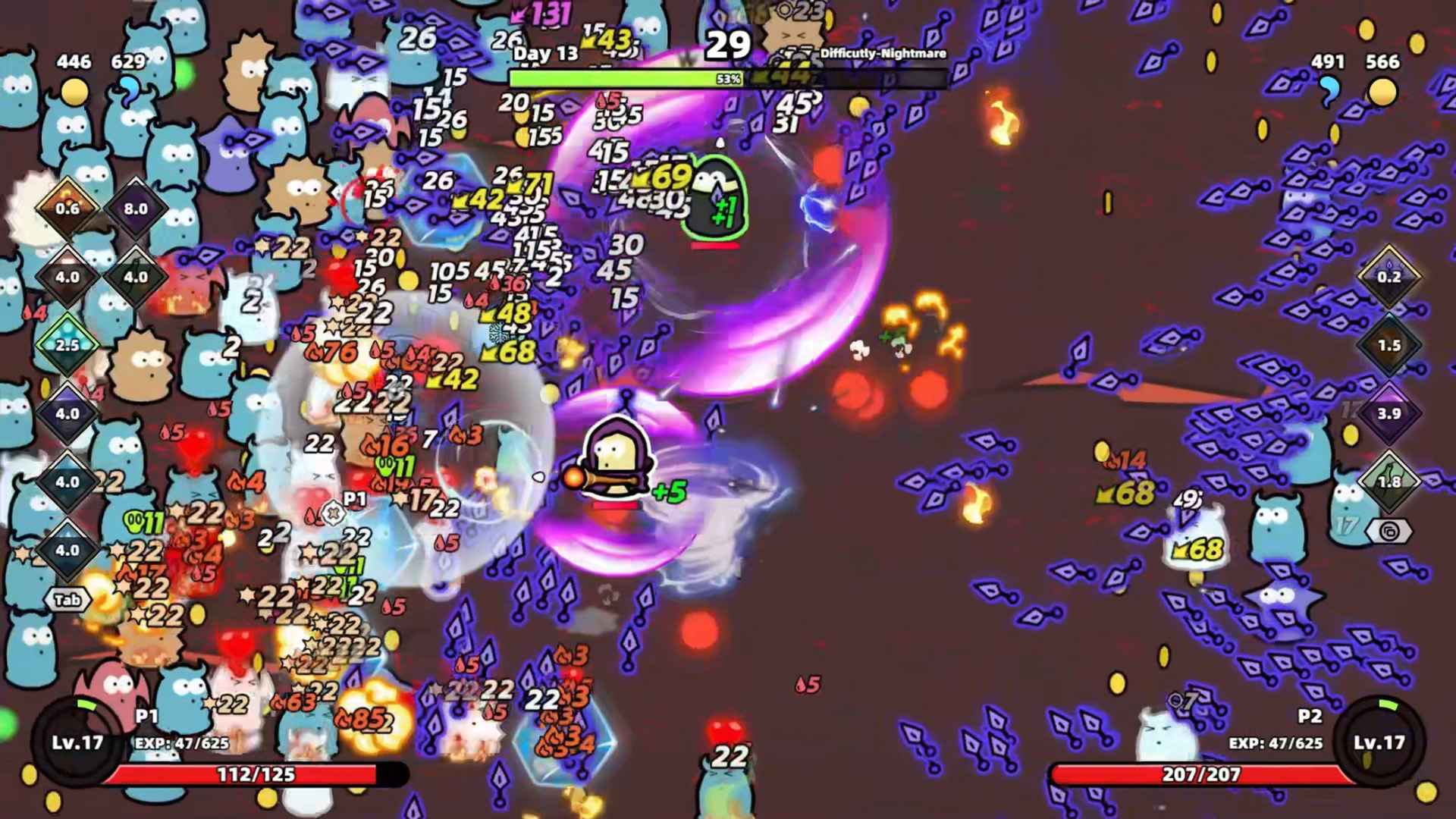Select P1's fireball skill showing 0.6 cooldown

pyautogui.click(x=67, y=209)
